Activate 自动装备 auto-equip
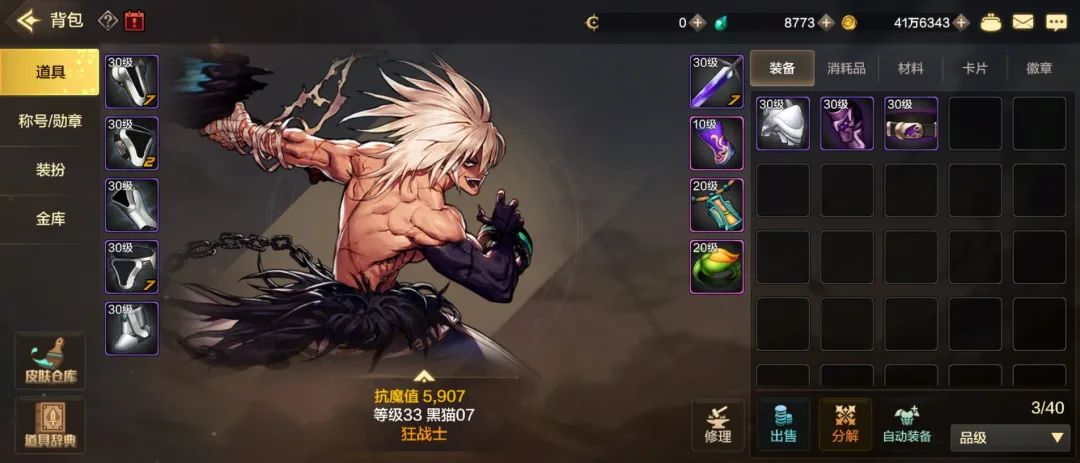This screenshot has height=463, width=1080. click(x=907, y=424)
